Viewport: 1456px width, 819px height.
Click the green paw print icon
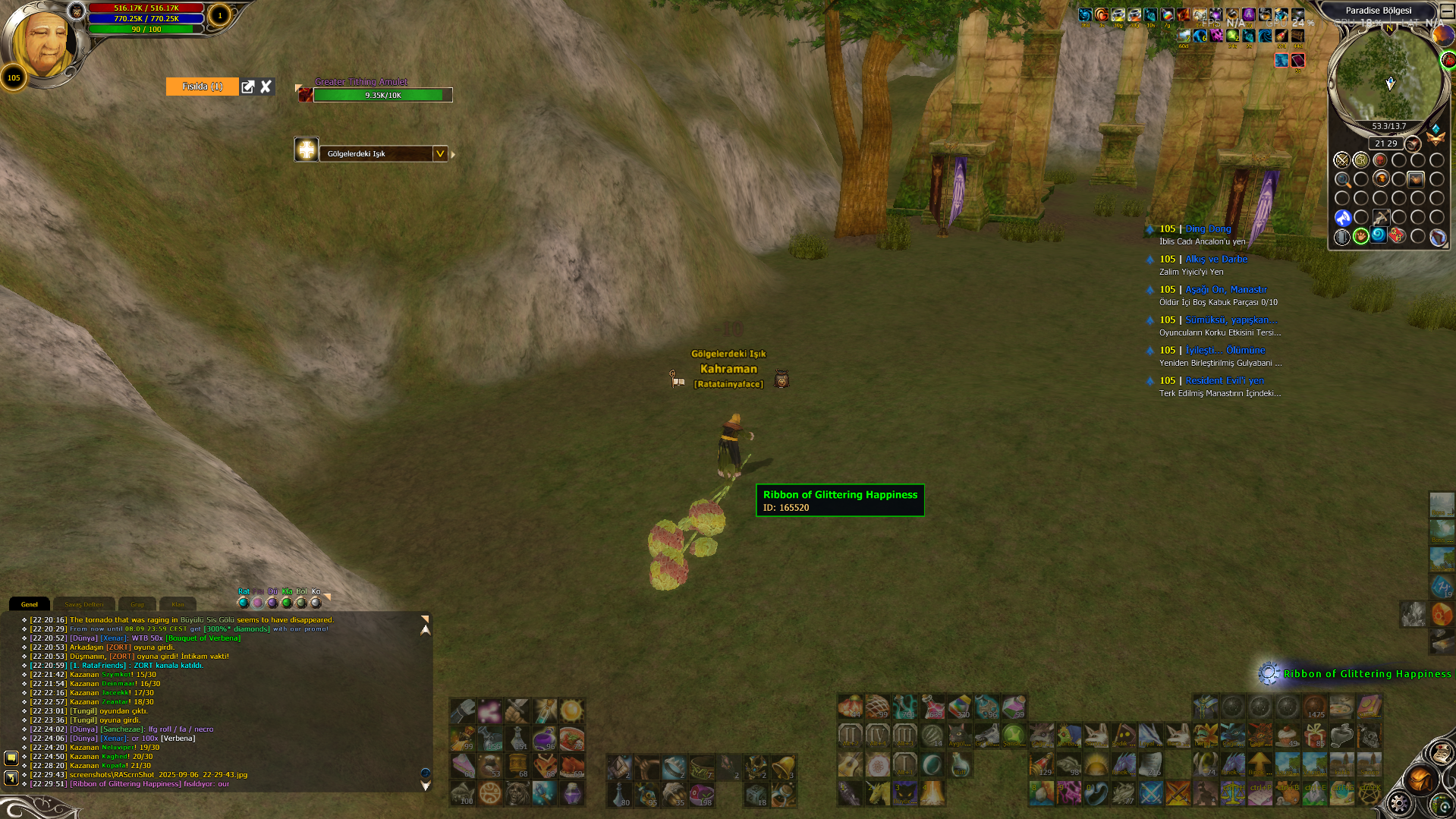1361,236
